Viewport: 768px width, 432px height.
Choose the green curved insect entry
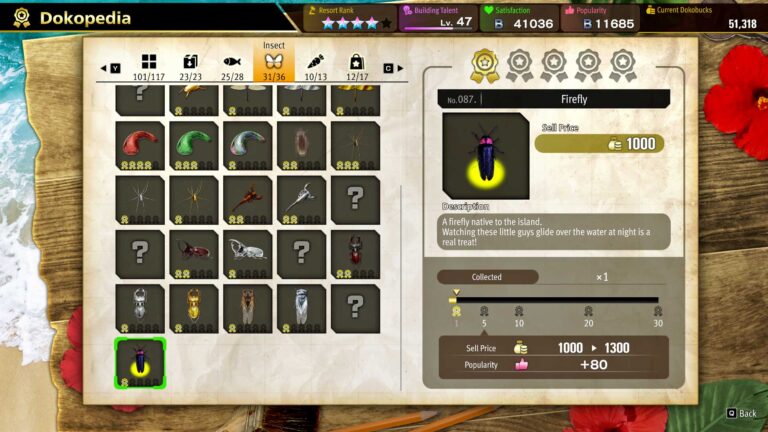194,145
